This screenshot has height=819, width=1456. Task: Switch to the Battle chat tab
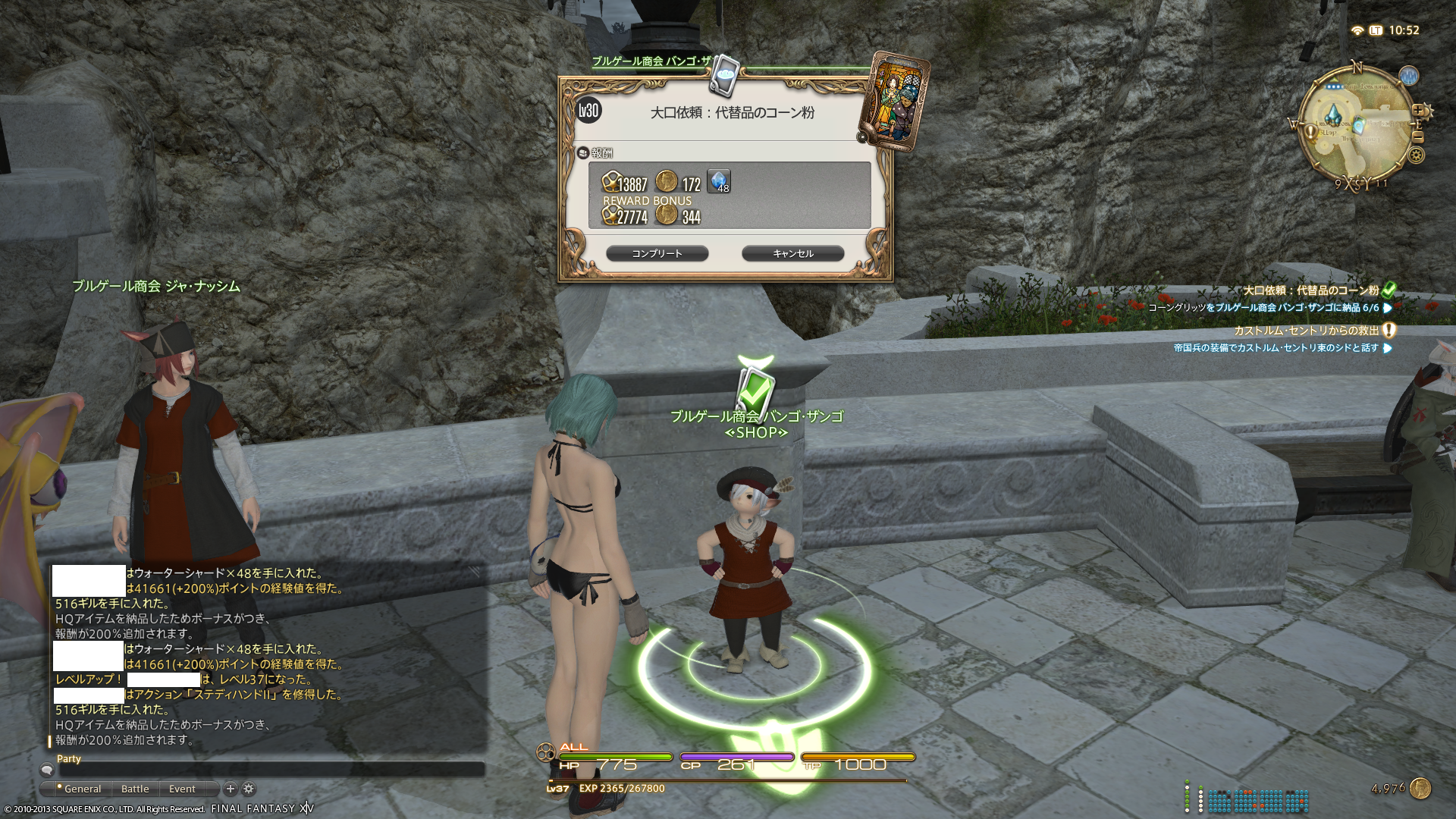(135, 789)
